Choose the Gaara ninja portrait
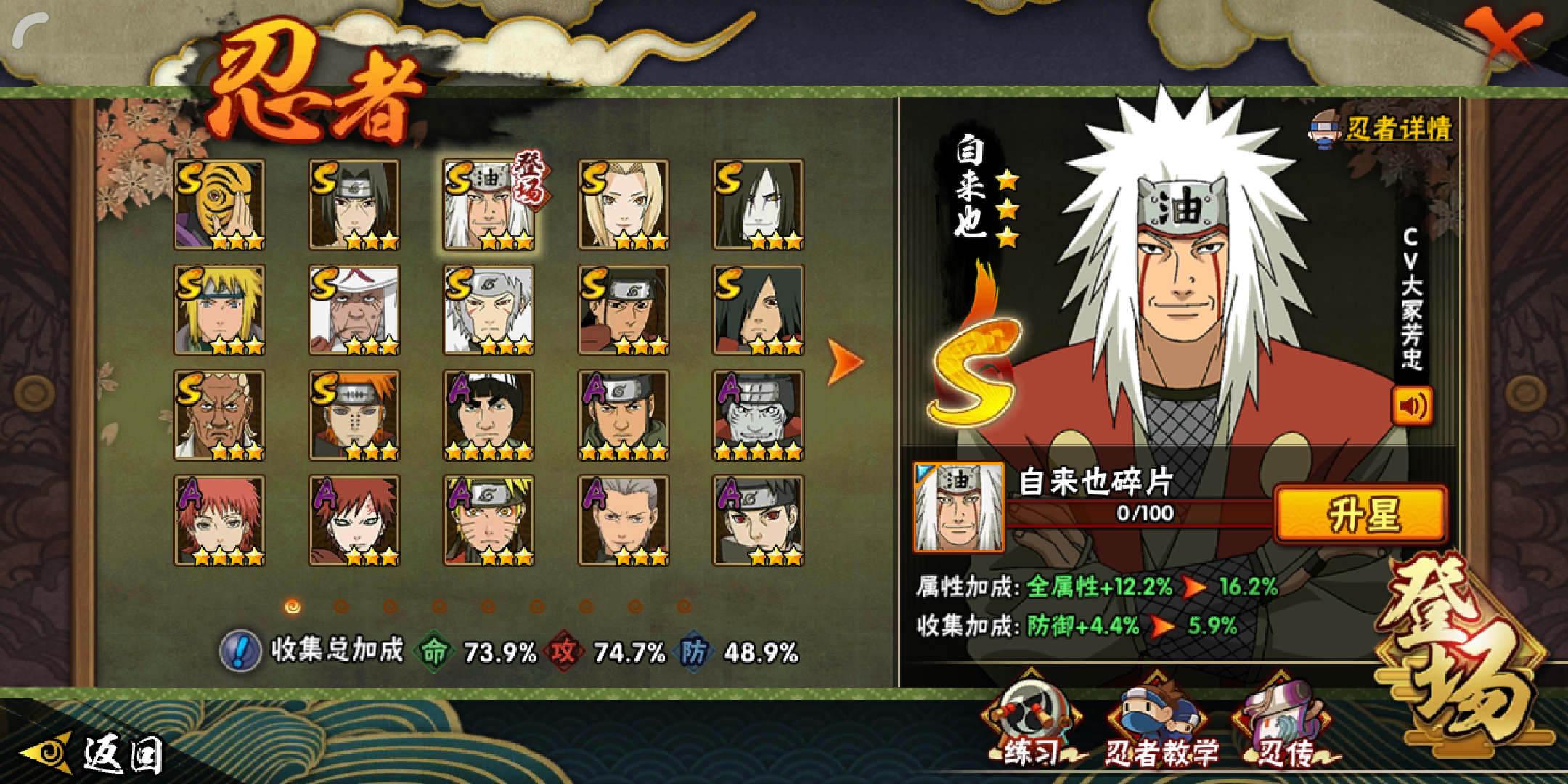Screen dimensions: 1568x784 tap(354, 520)
